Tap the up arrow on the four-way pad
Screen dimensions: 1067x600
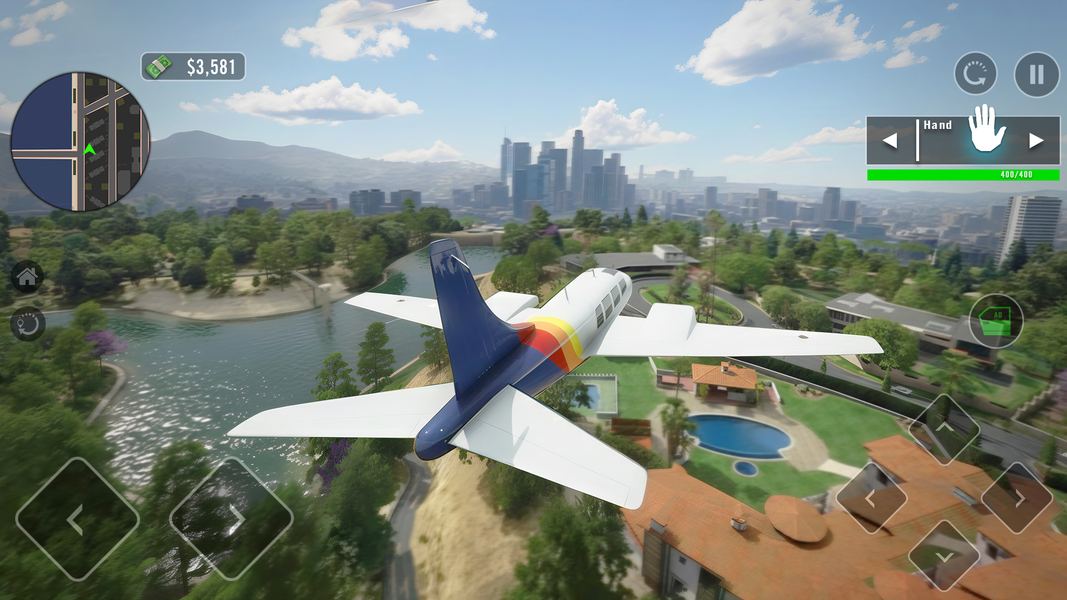(x=944, y=430)
